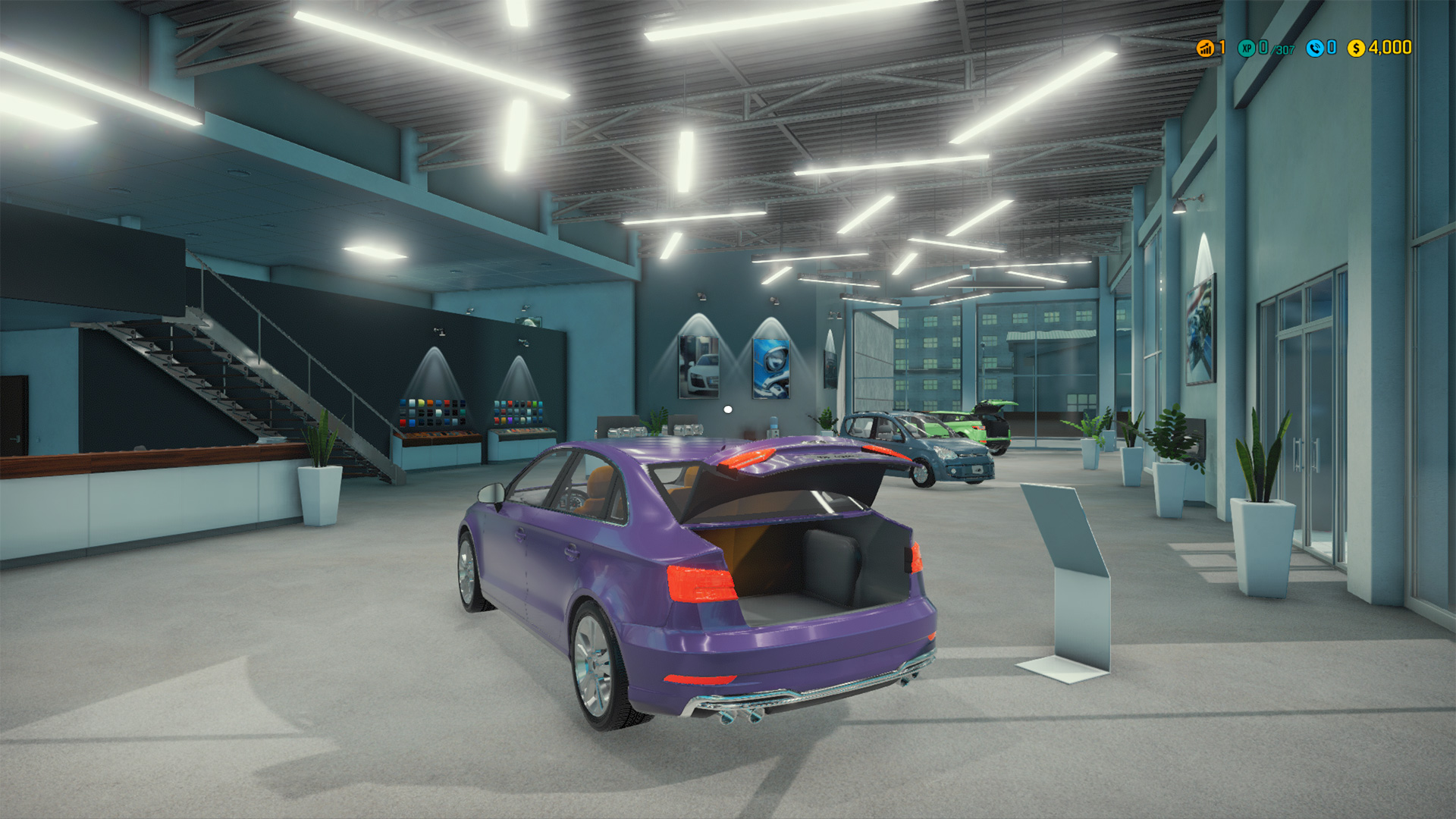This screenshot has width=1456, height=819.
Task: Click the phone call counter showing 0
Action: coord(1331,49)
